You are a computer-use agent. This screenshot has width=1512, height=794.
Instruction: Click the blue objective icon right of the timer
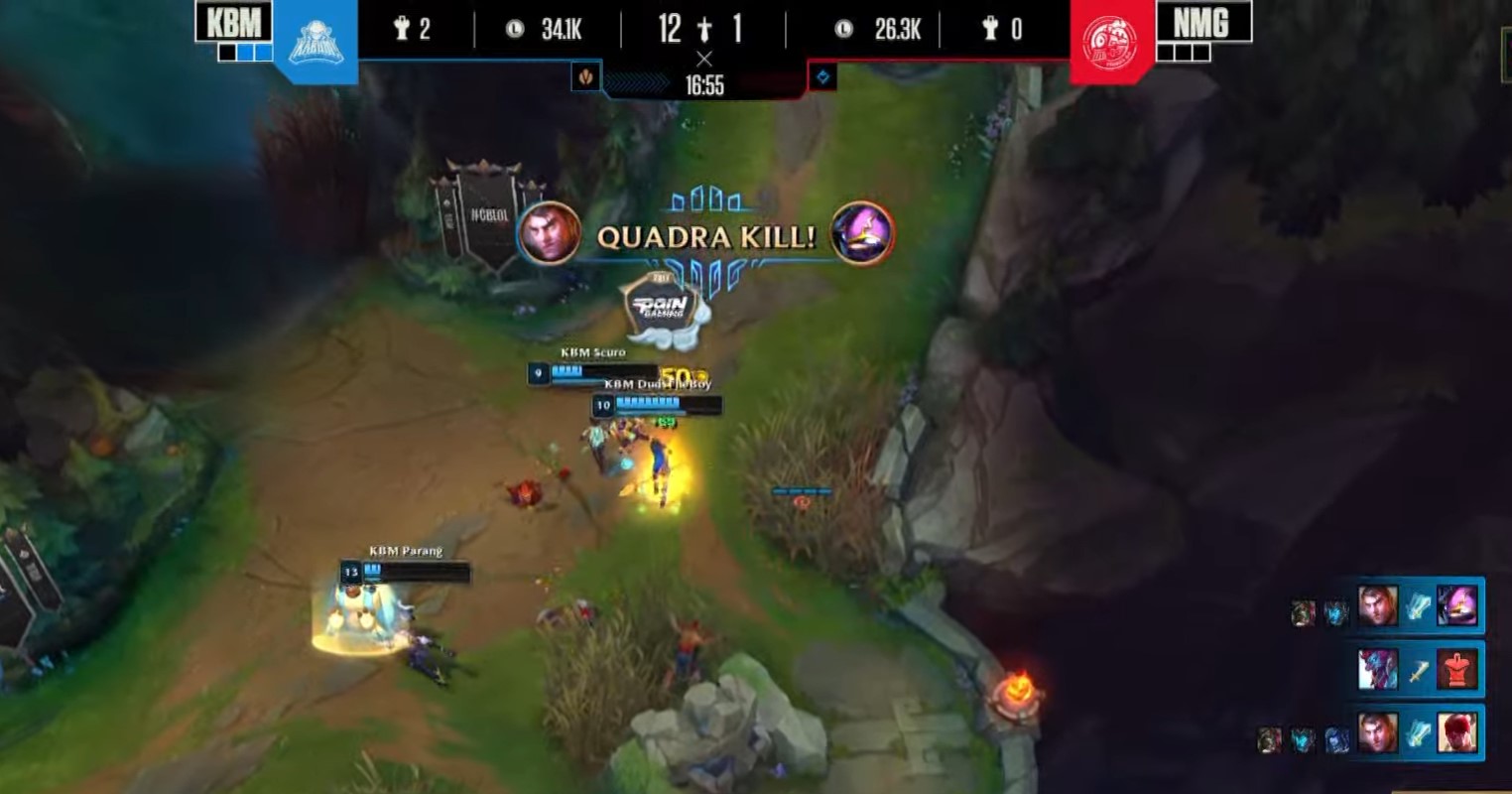(824, 77)
